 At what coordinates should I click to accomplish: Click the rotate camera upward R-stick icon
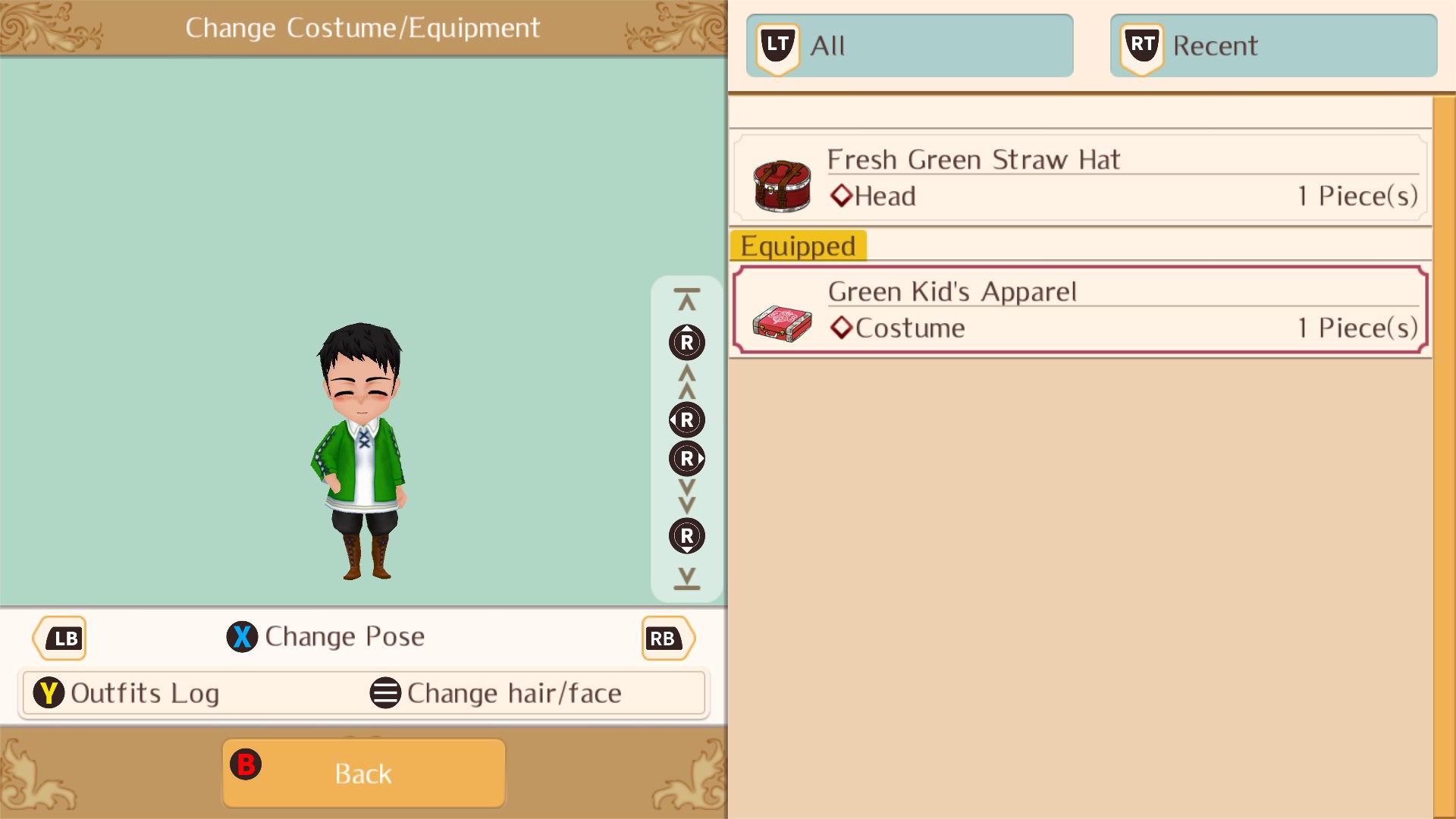[686, 343]
